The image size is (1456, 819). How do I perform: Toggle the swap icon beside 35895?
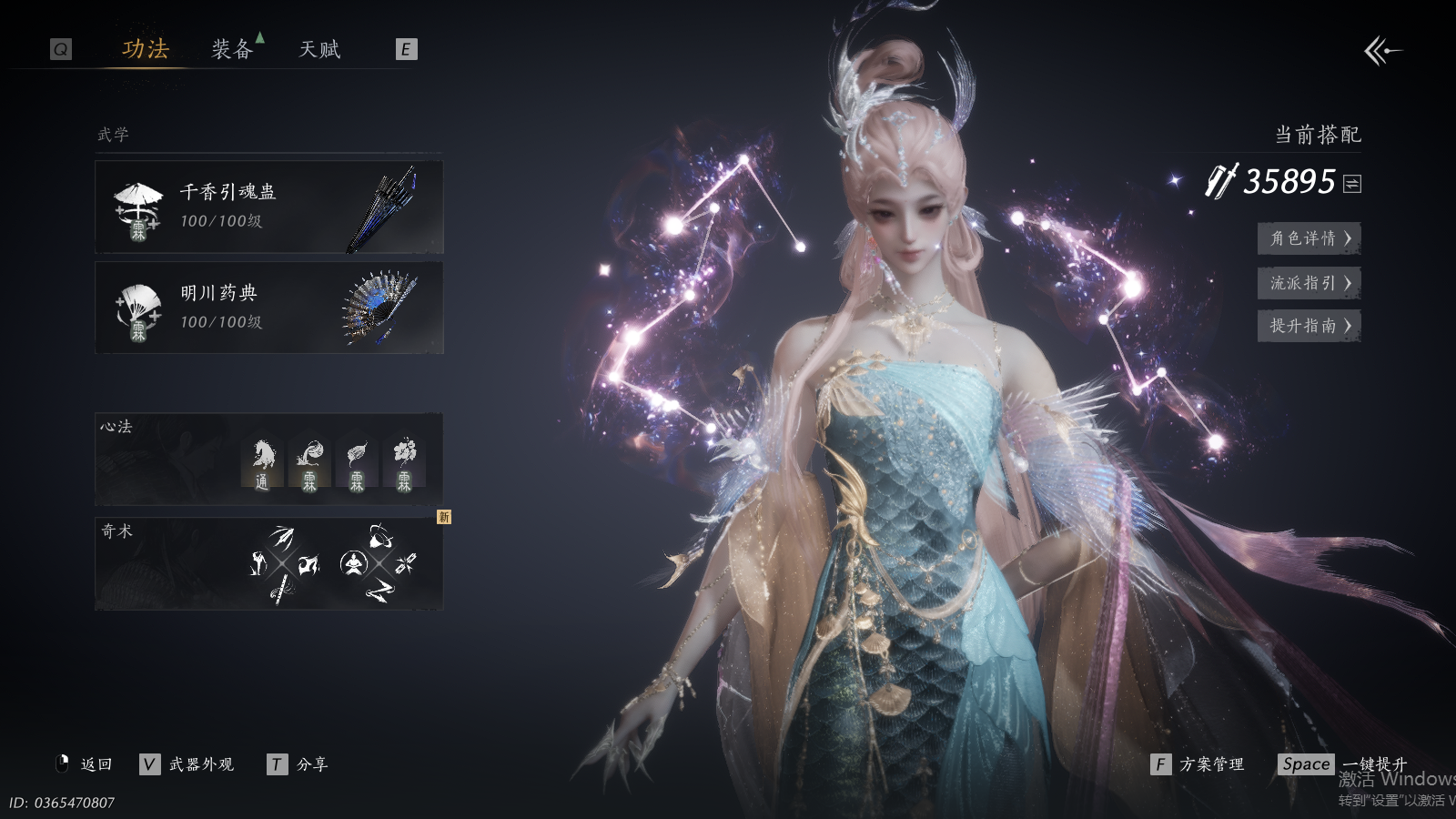click(1352, 184)
